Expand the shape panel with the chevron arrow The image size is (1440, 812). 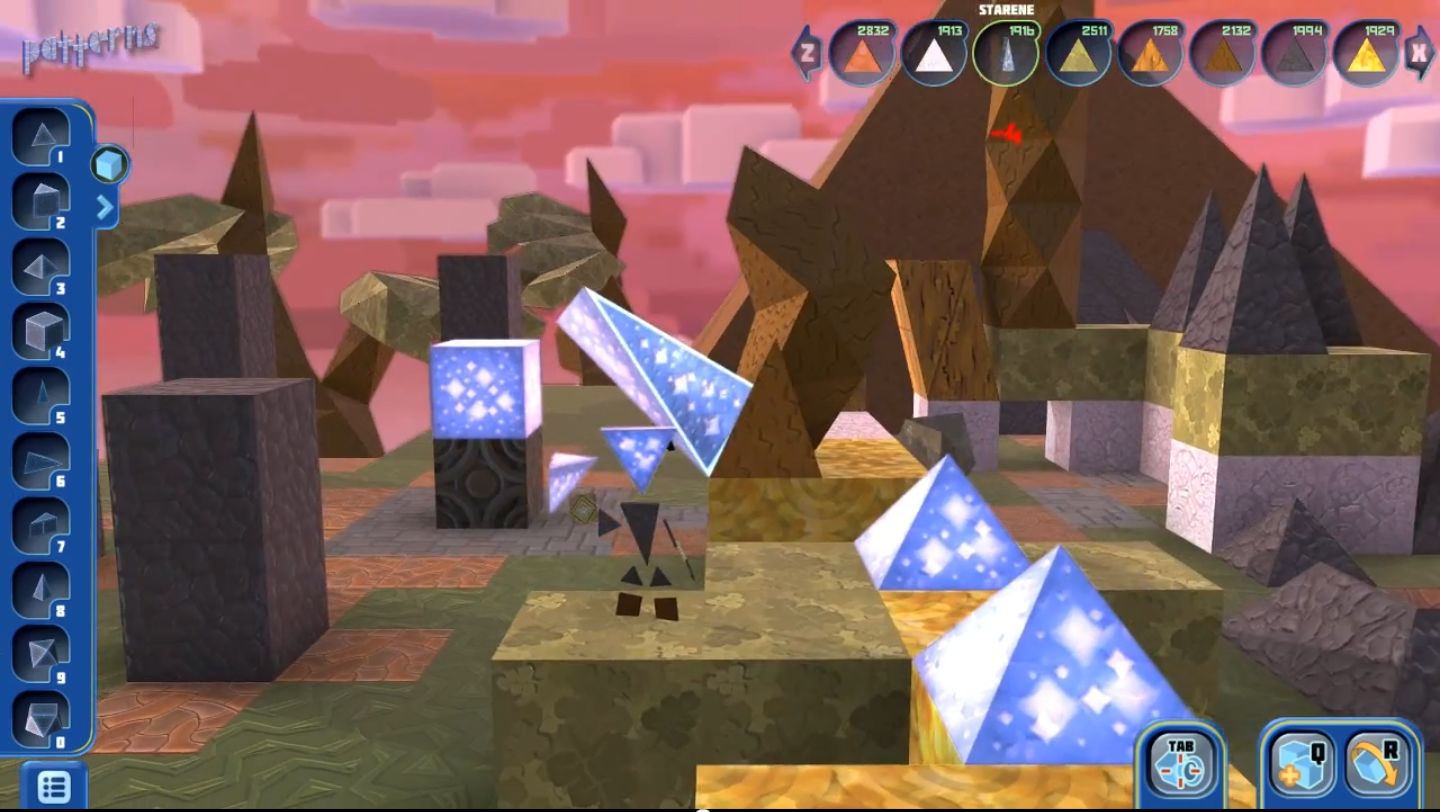(105, 208)
